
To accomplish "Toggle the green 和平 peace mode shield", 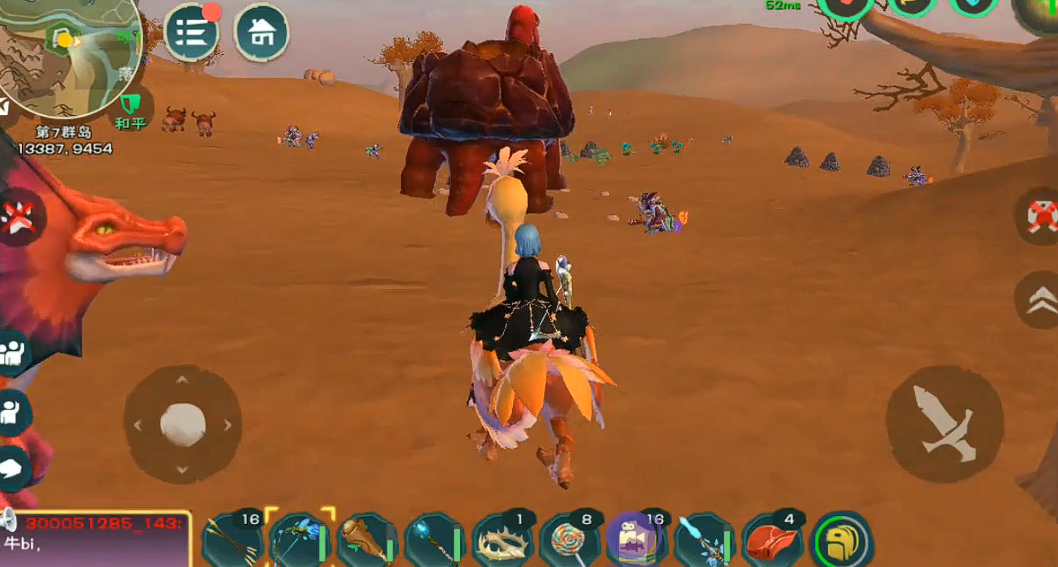I will click(130, 106).
